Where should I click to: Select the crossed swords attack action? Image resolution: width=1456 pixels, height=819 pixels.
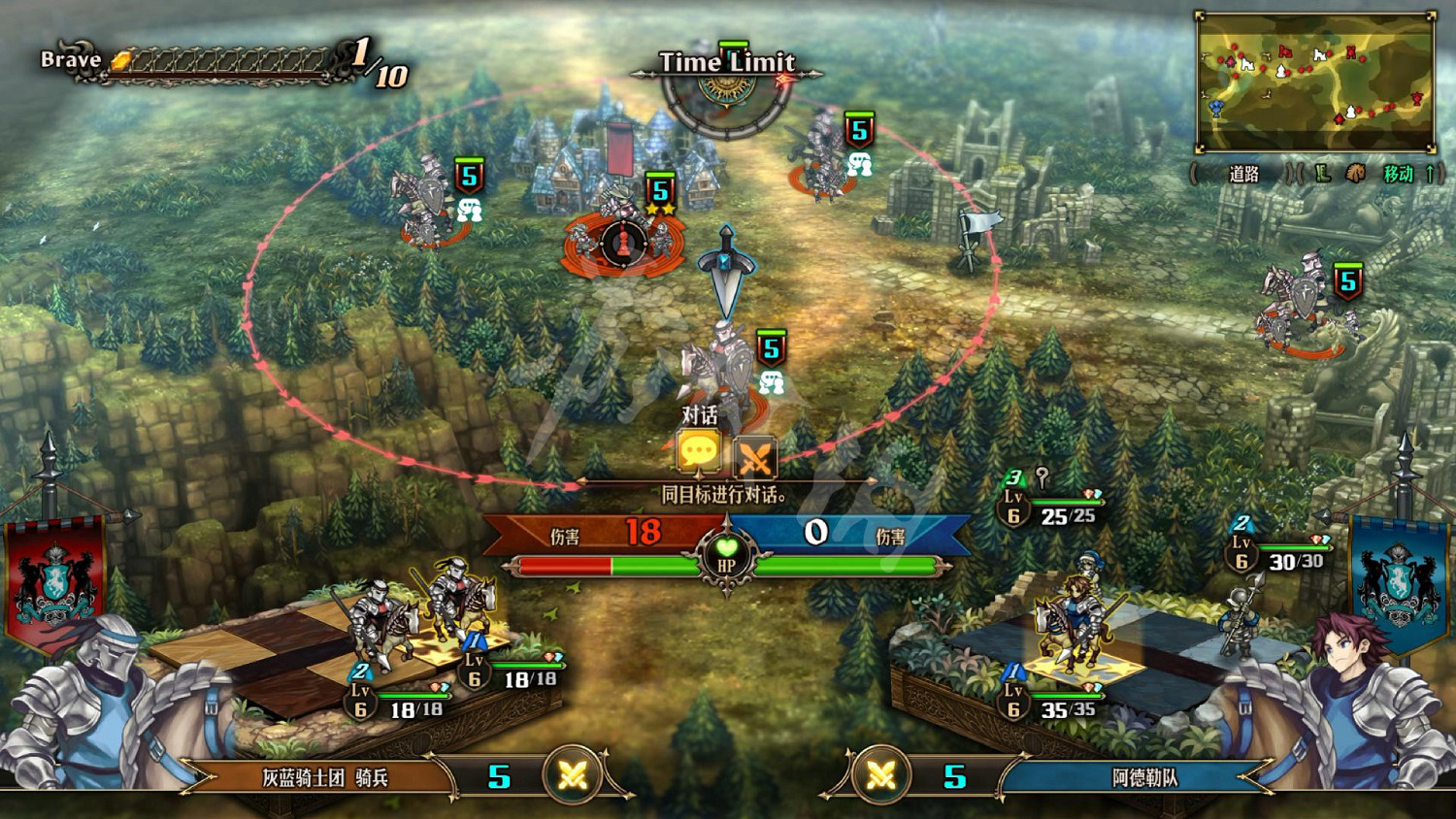[754, 455]
